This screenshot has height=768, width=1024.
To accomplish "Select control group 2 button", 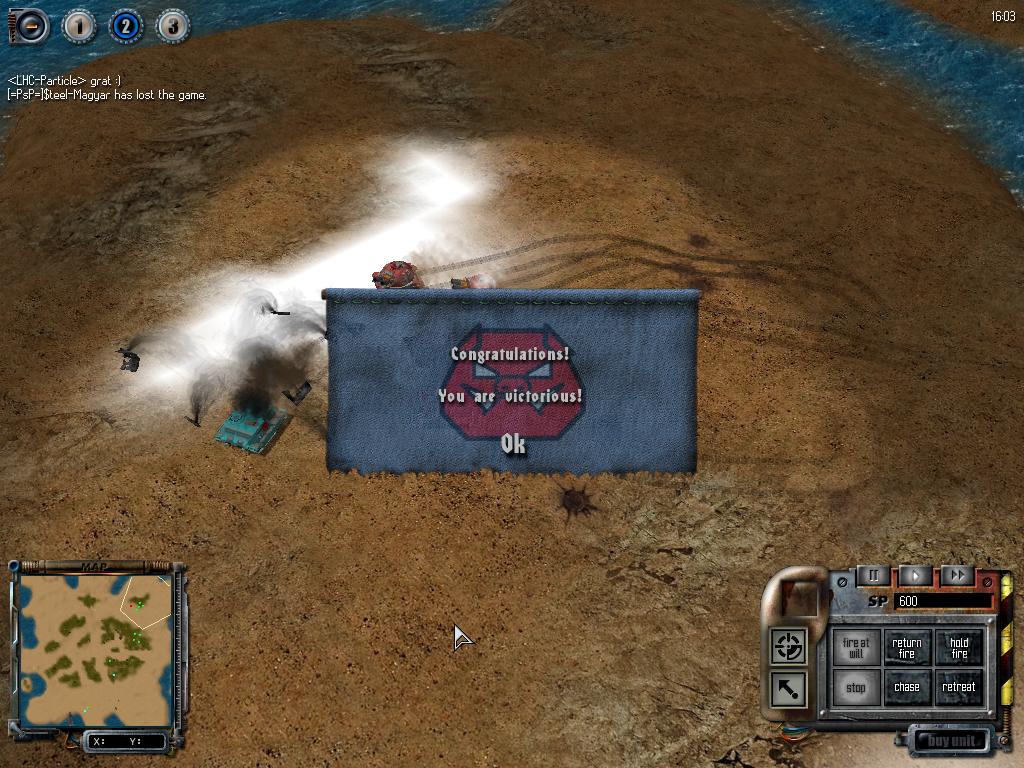I will [x=125, y=25].
